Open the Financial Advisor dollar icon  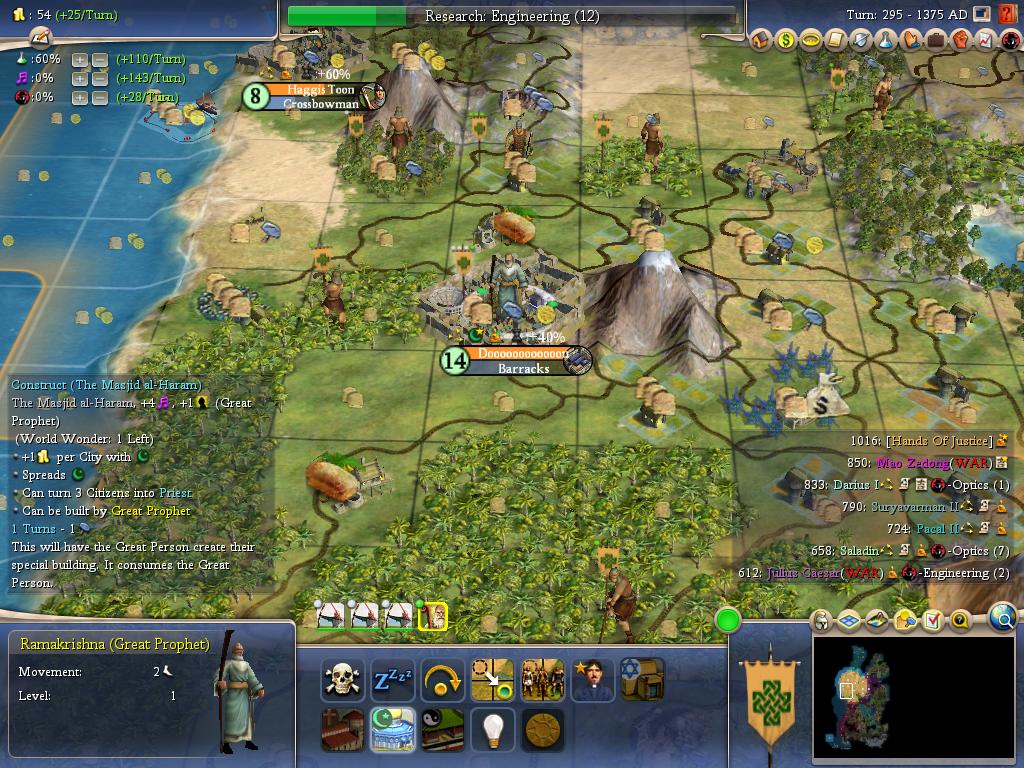pos(785,41)
